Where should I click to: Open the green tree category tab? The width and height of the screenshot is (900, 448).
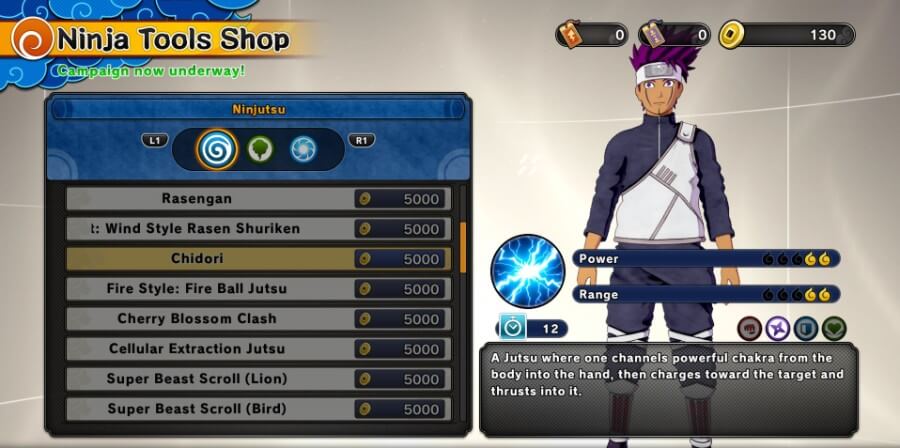coord(260,149)
